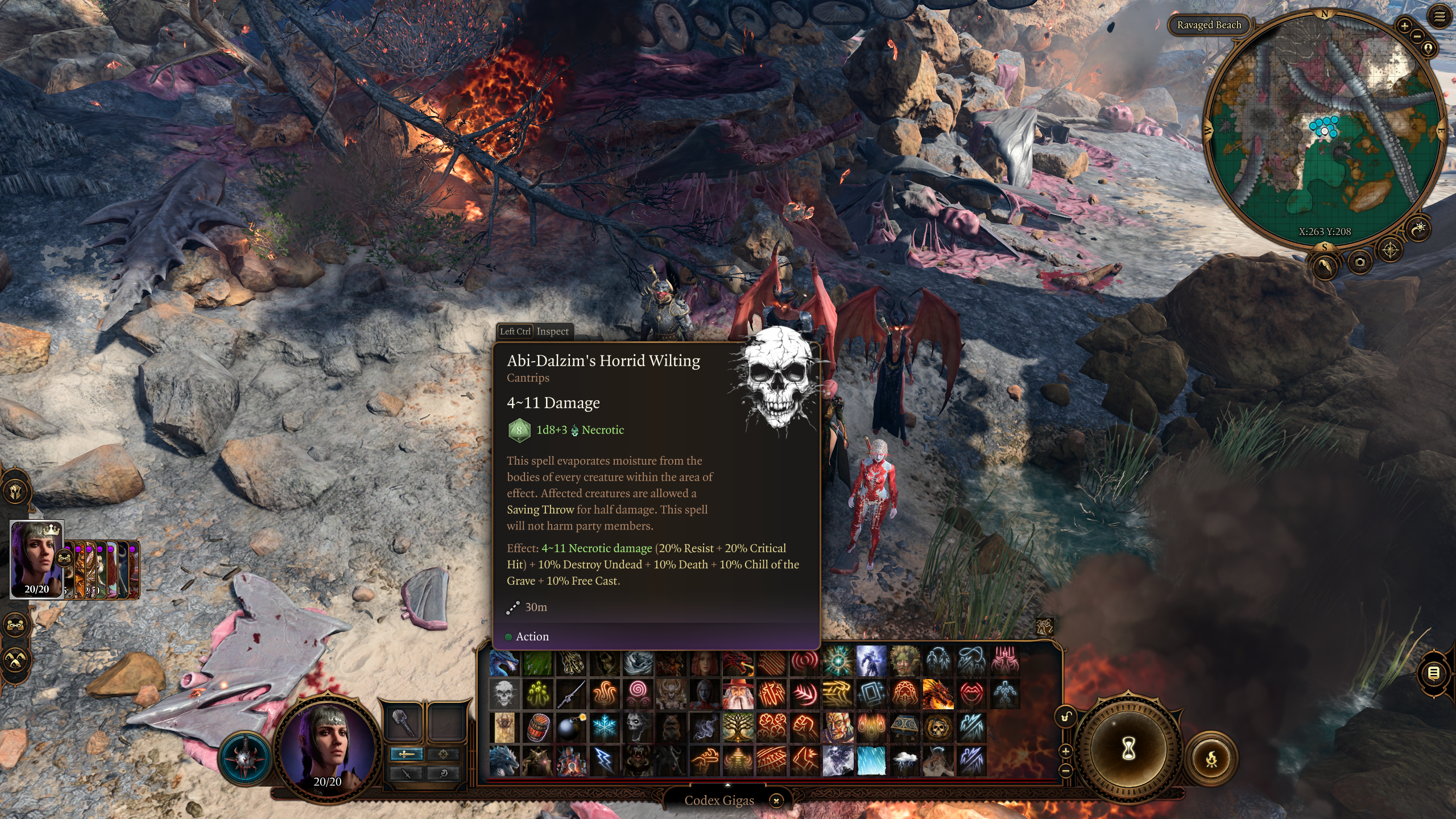
Task: Click the equipped shovel weapon slot
Action: pos(403,721)
